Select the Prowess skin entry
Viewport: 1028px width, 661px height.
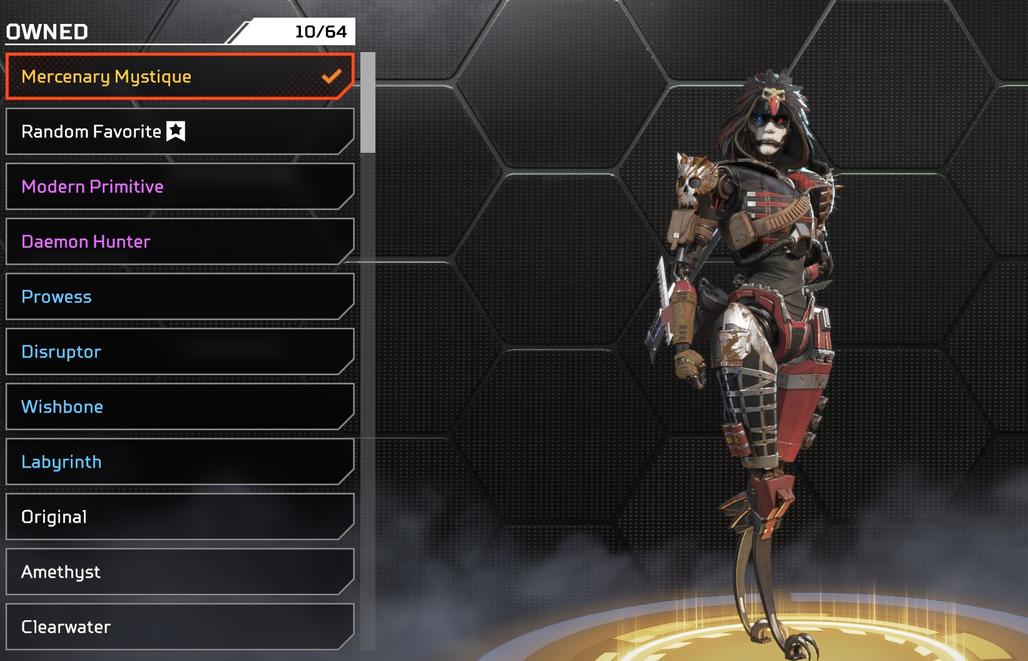(x=180, y=297)
